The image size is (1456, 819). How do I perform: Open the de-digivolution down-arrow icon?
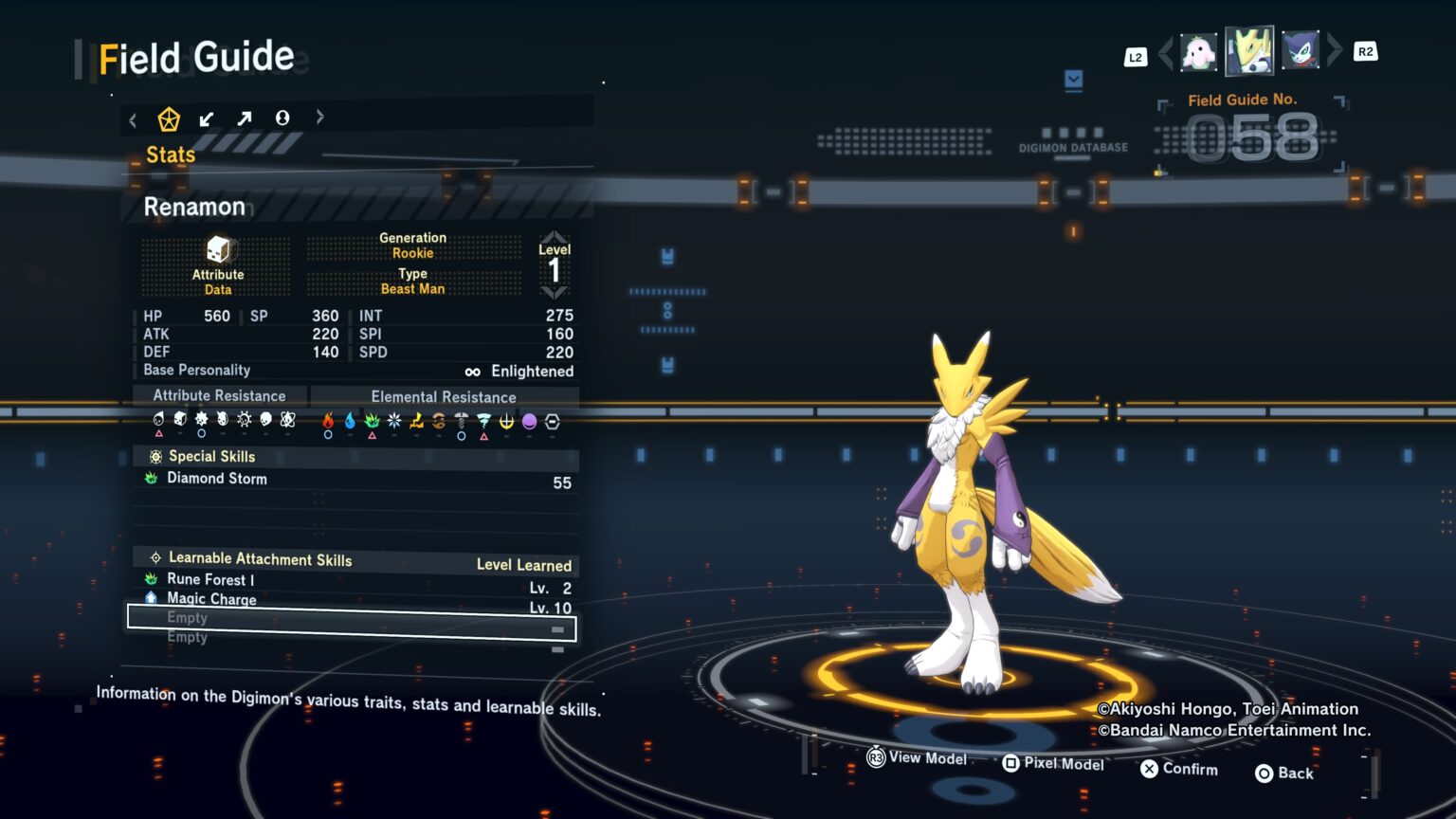click(x=208, y=118)
